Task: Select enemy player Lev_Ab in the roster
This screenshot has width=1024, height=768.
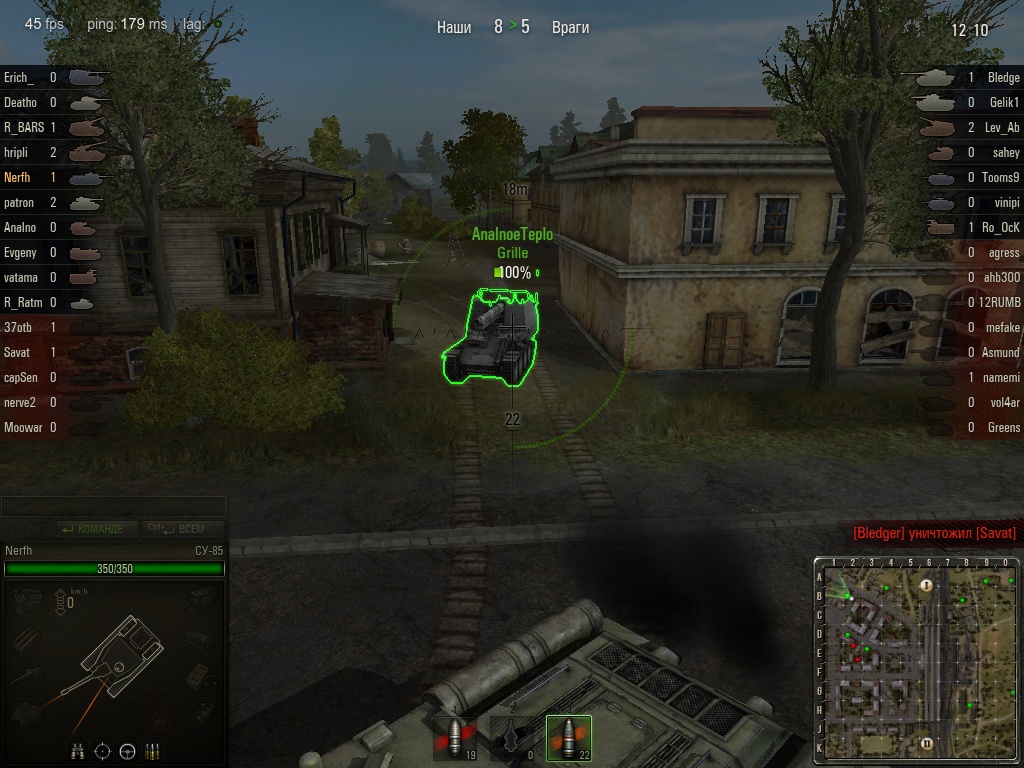Action: [1001, 127]
